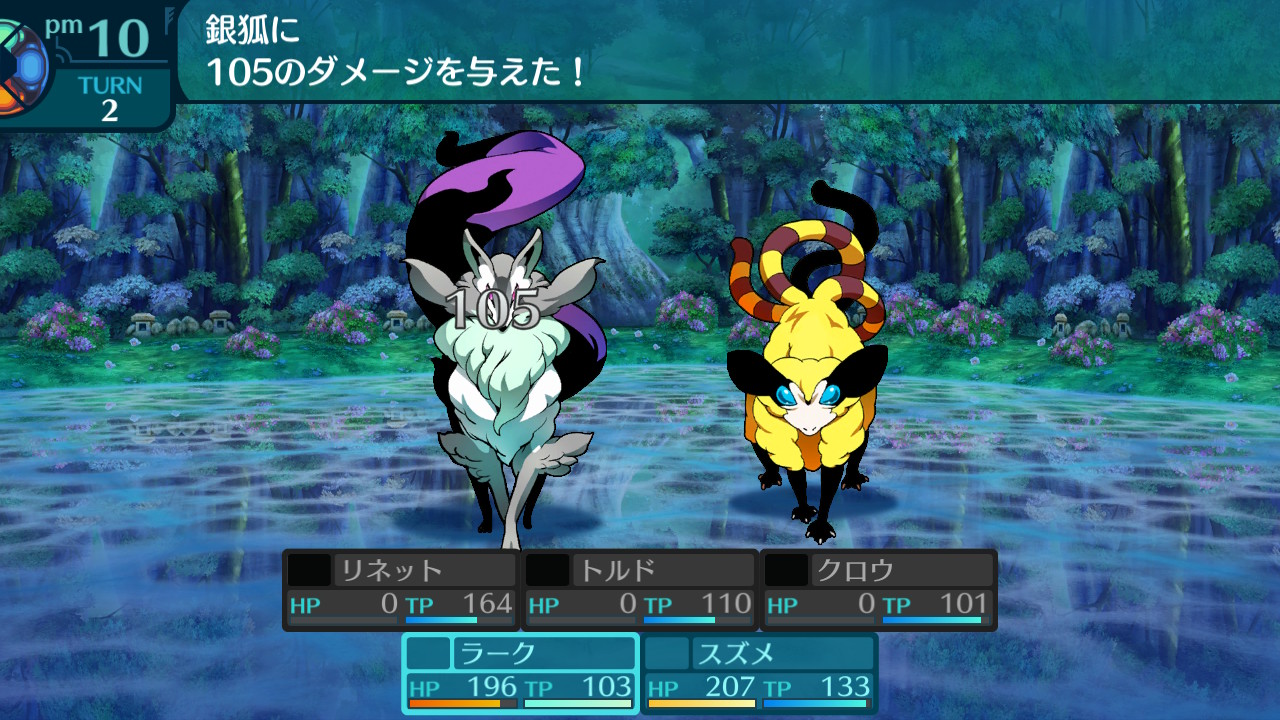Choose the highlighted ラーク party panel
This screenshot has height=720, width=1280.
point(520,672)
